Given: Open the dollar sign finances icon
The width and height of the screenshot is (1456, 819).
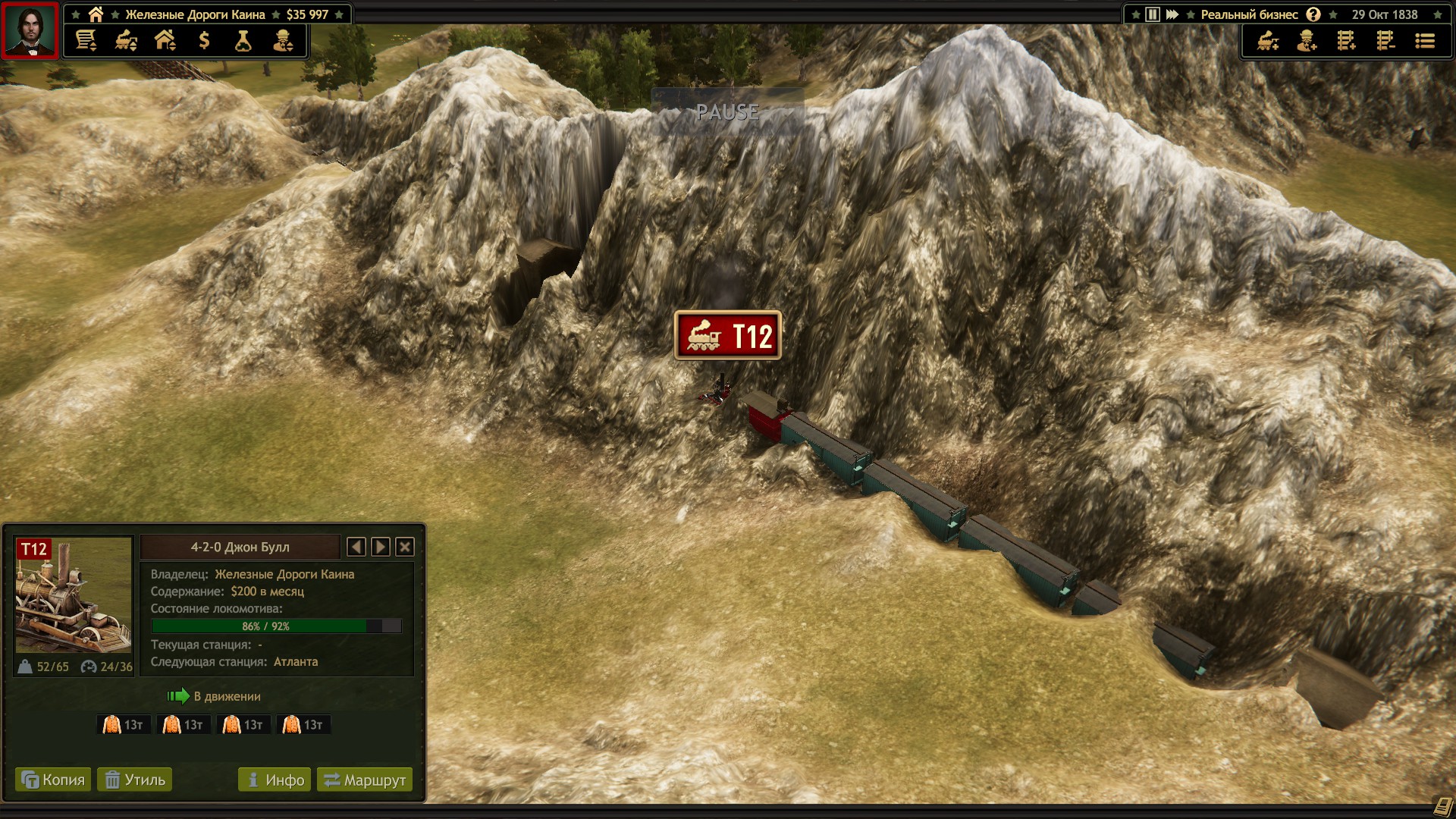Looking at the screenshot, I should tap(204, 41).
